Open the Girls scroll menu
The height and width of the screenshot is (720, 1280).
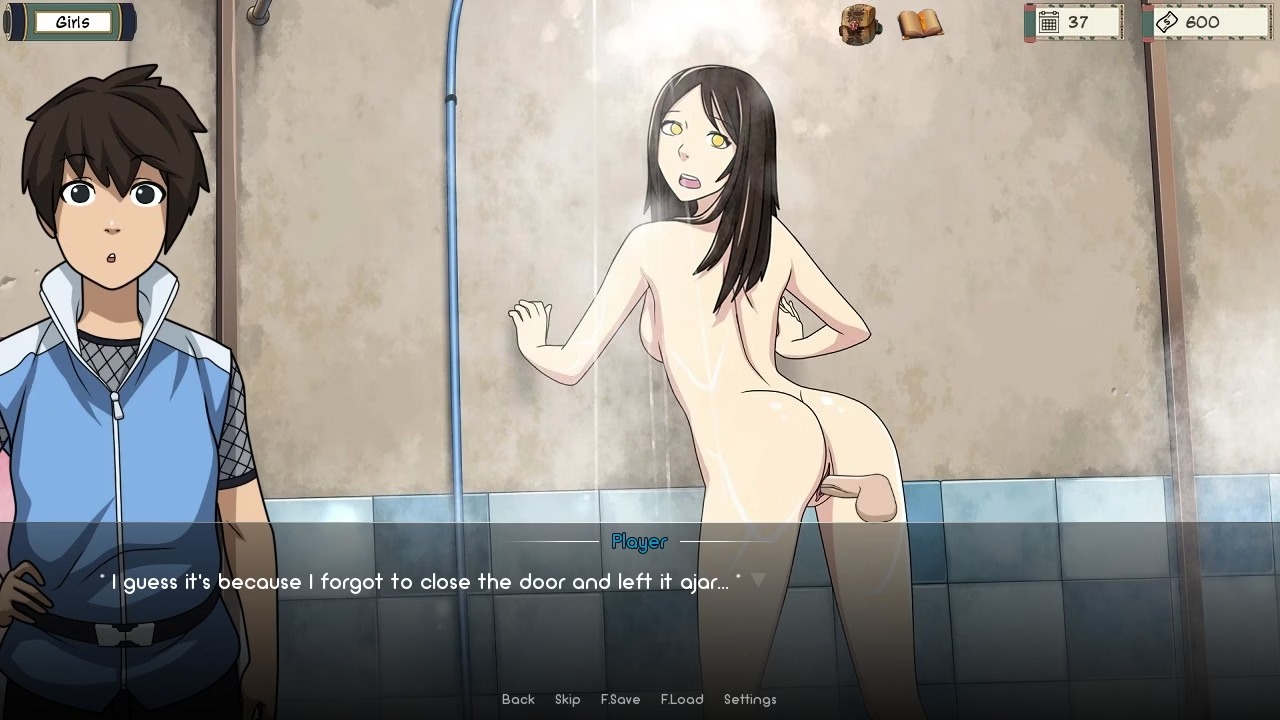[71, 22]
